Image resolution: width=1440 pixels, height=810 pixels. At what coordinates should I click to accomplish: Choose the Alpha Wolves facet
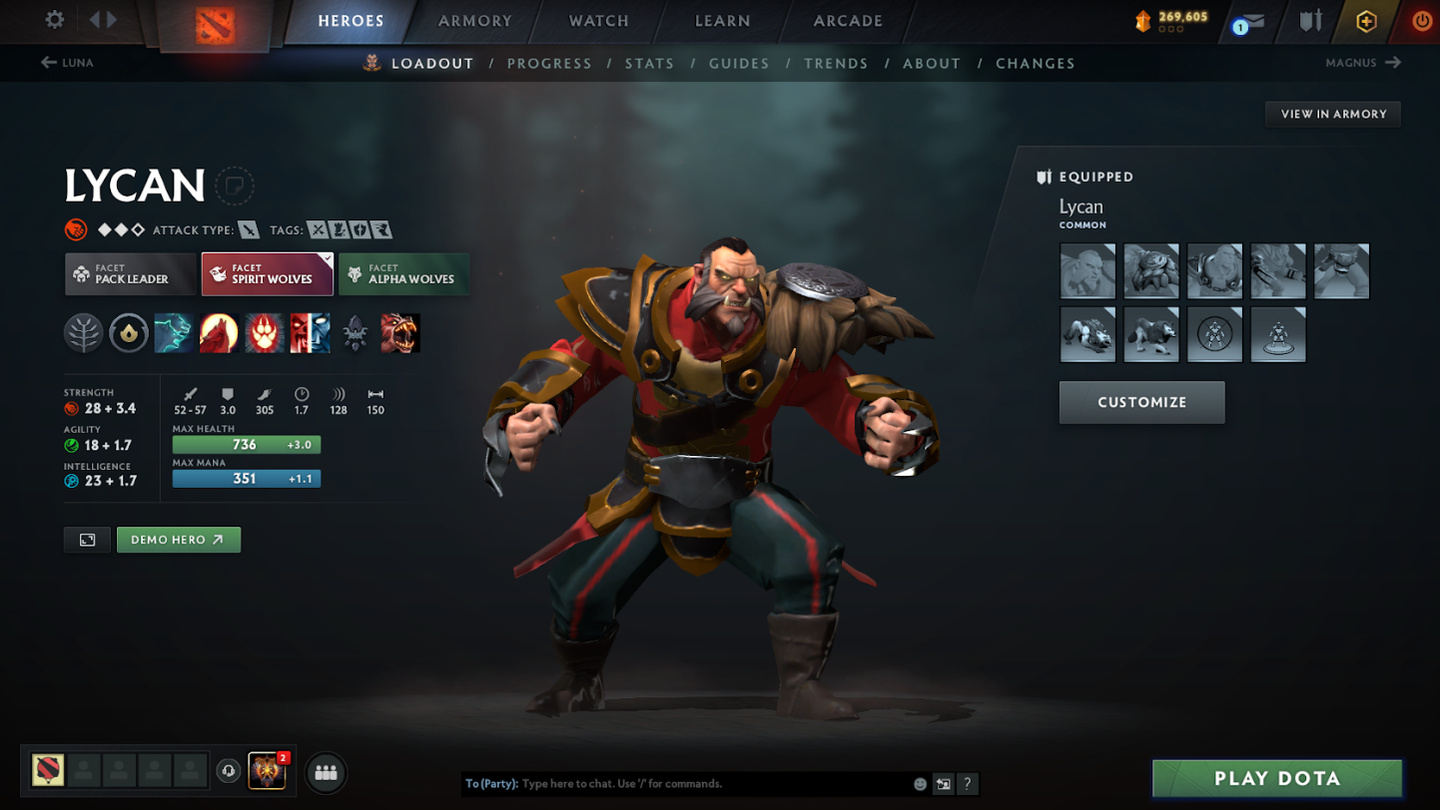(404, 274)
